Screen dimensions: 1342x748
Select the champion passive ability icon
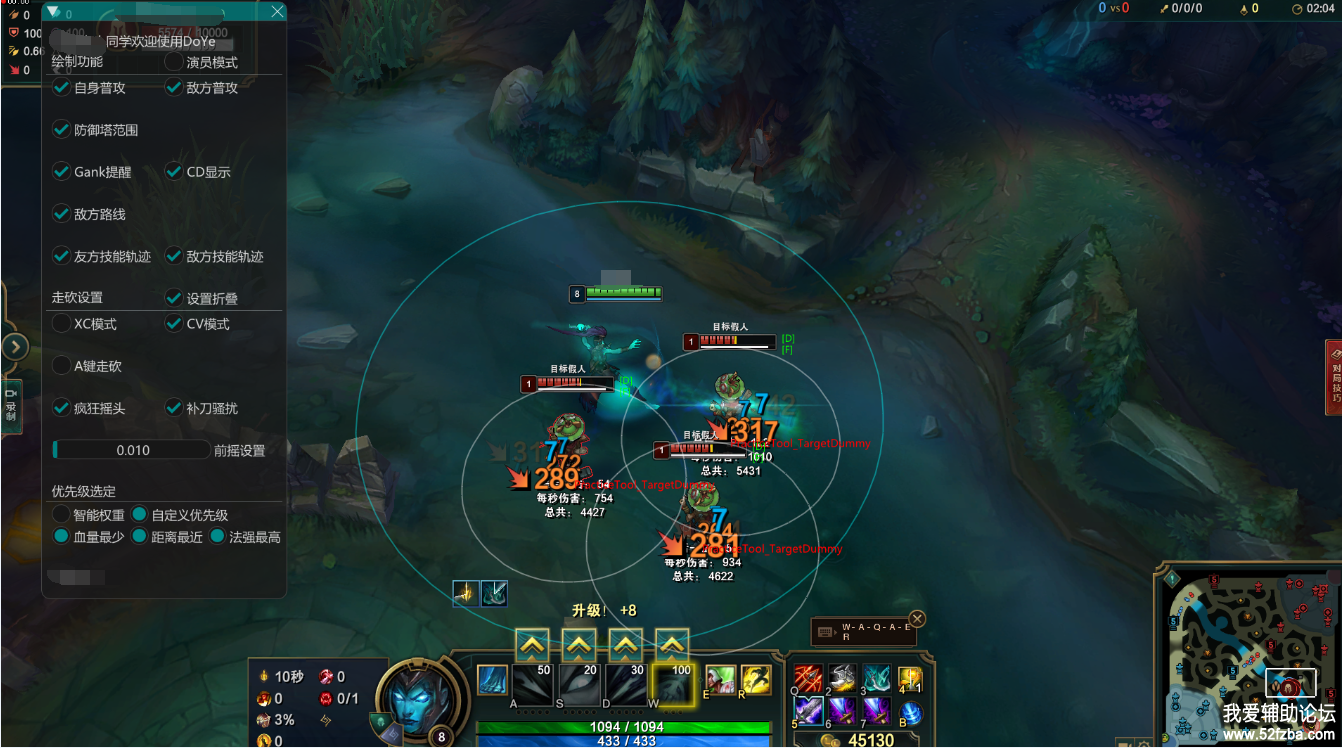[491, 680]
